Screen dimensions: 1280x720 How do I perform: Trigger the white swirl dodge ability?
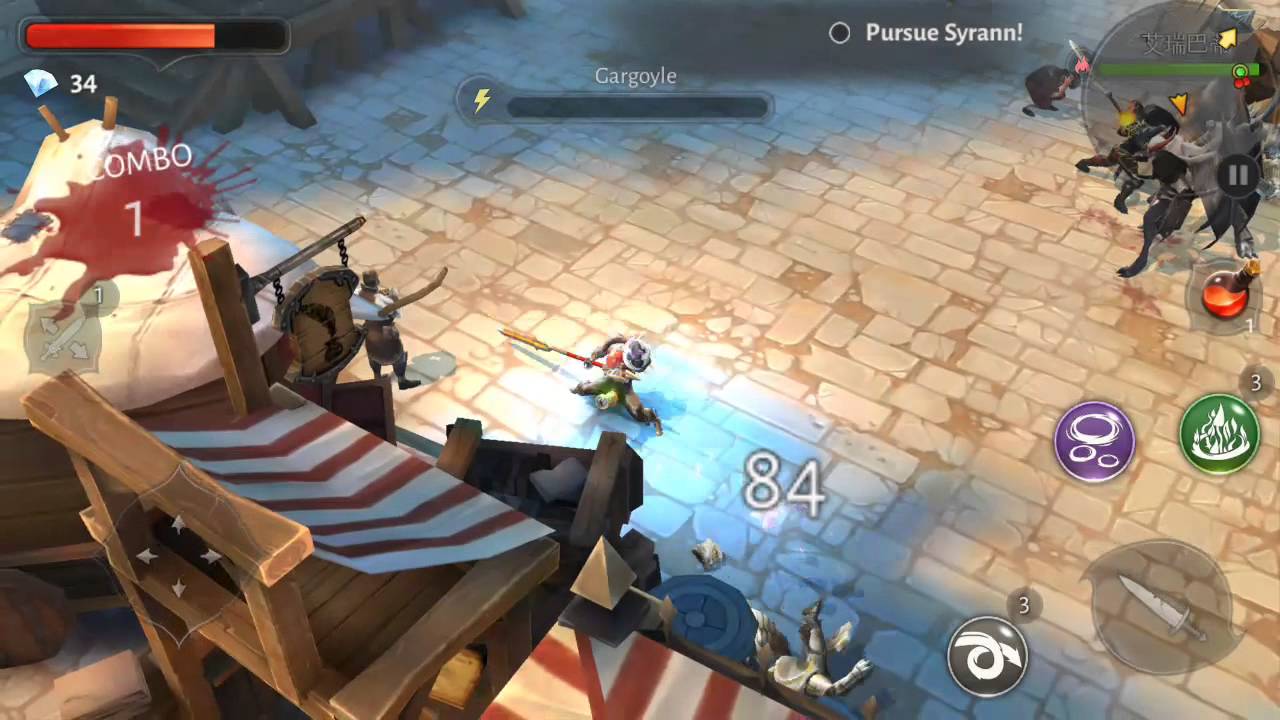tap(987, 656)
